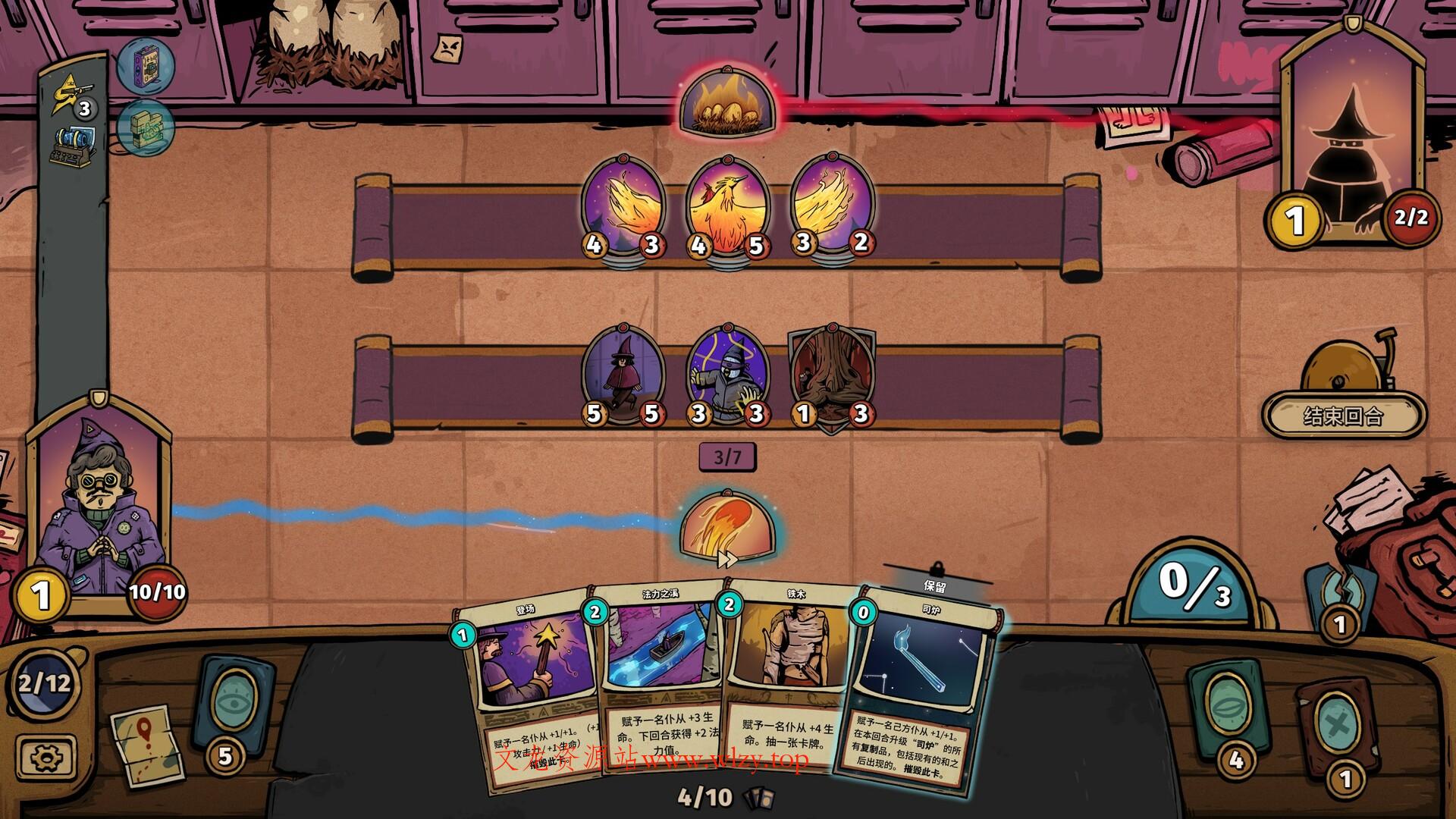Target the enemy 4/5 phoenix minion
This screenshot has height=819, width=1456.
tap(726, 206)
